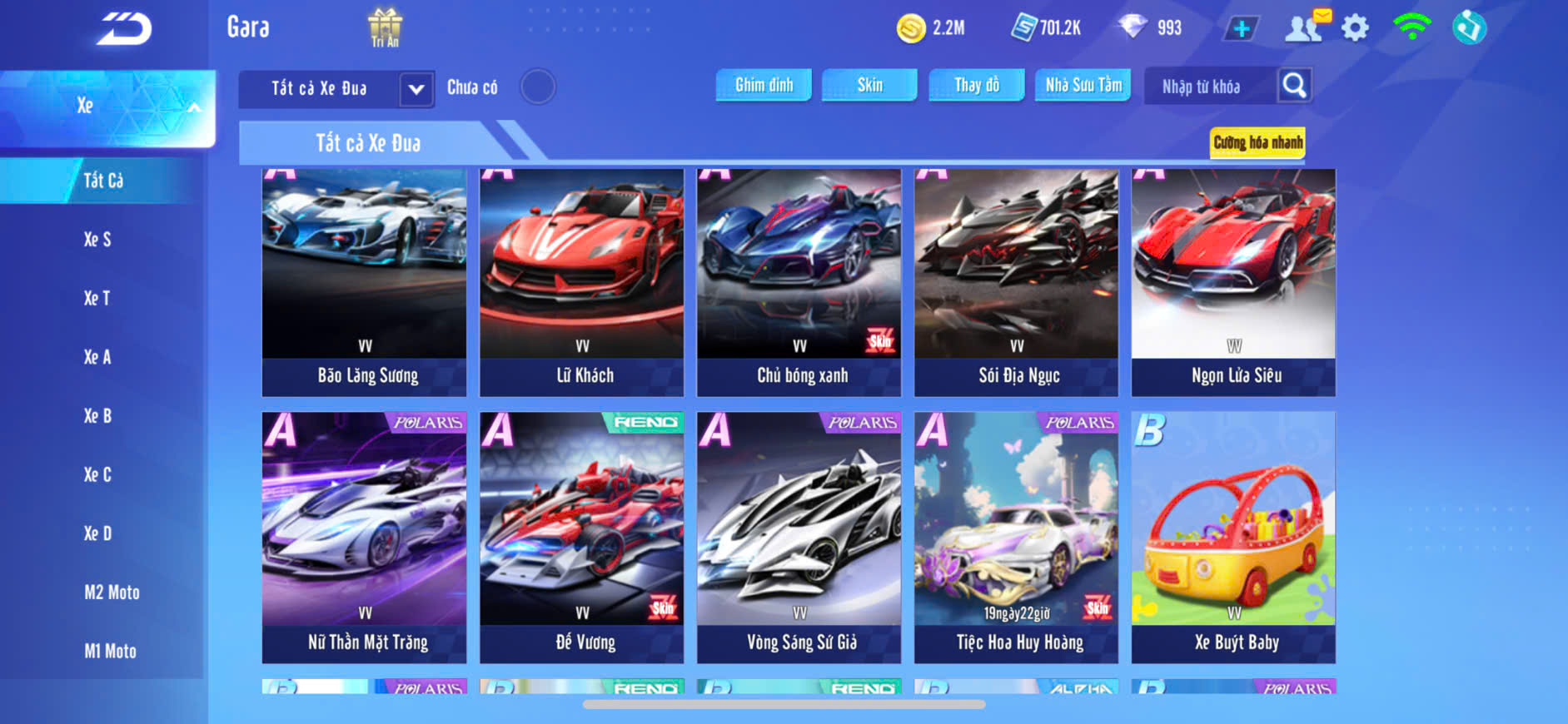The image size is (1568, 724).
Task: Open the Thay đồ outfit menu
Action: click(x=977, y=85)
